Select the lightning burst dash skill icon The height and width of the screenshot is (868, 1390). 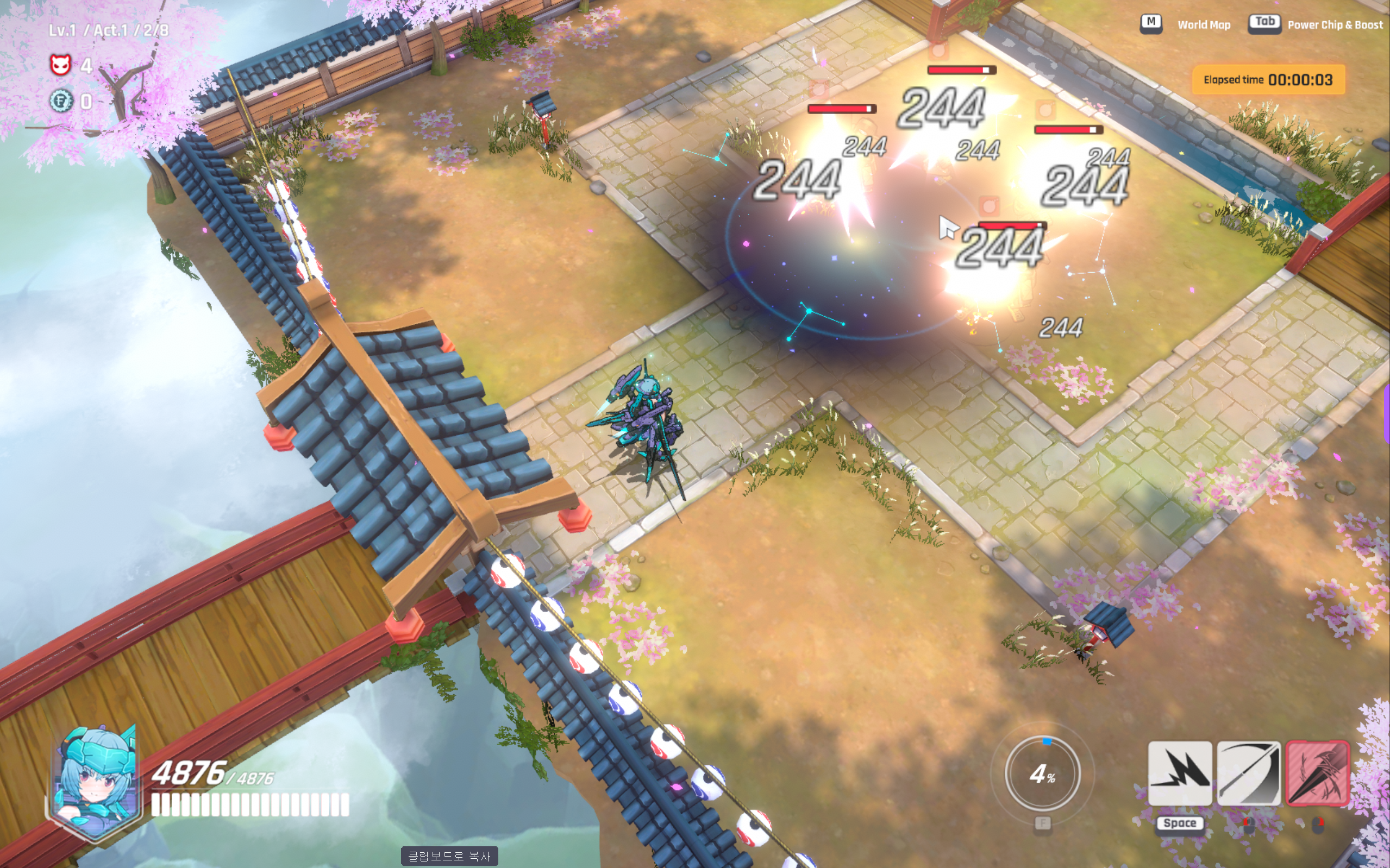(x=1180, y=772)
